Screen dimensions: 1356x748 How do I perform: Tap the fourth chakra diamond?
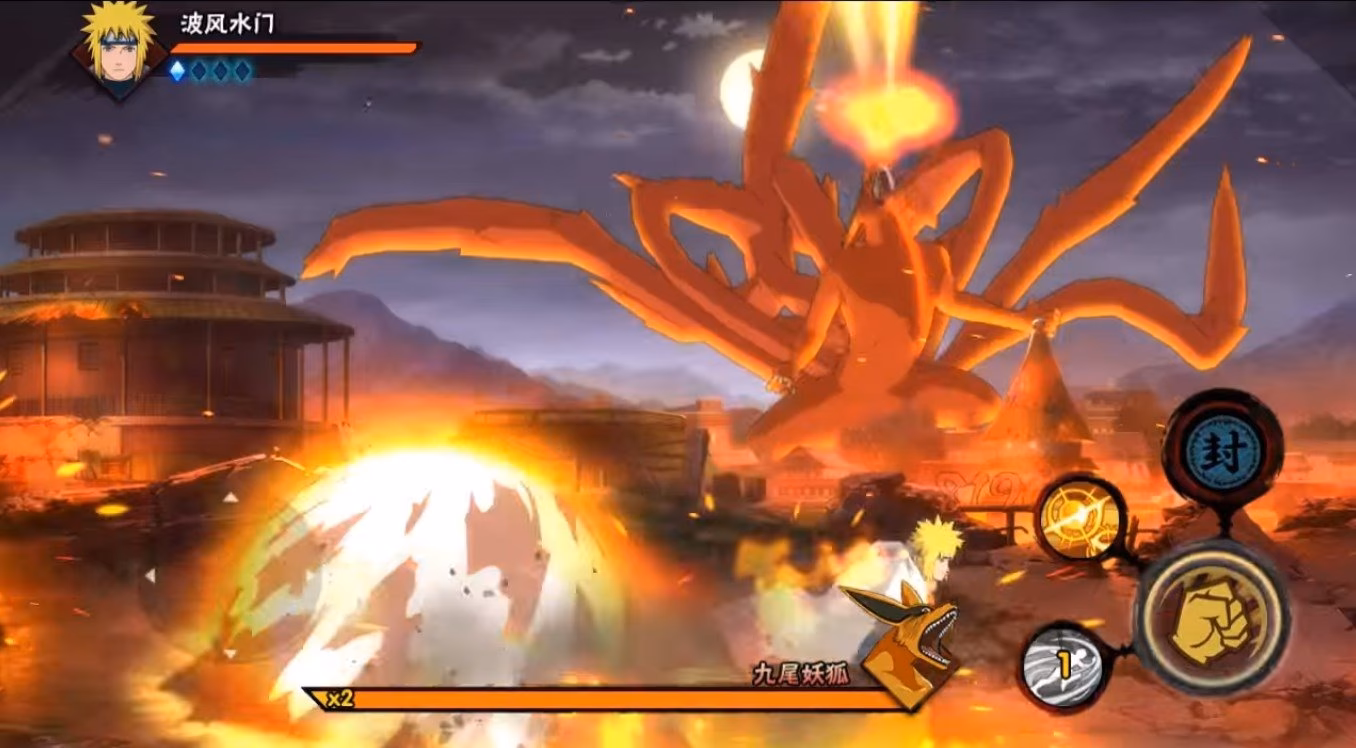242,71
